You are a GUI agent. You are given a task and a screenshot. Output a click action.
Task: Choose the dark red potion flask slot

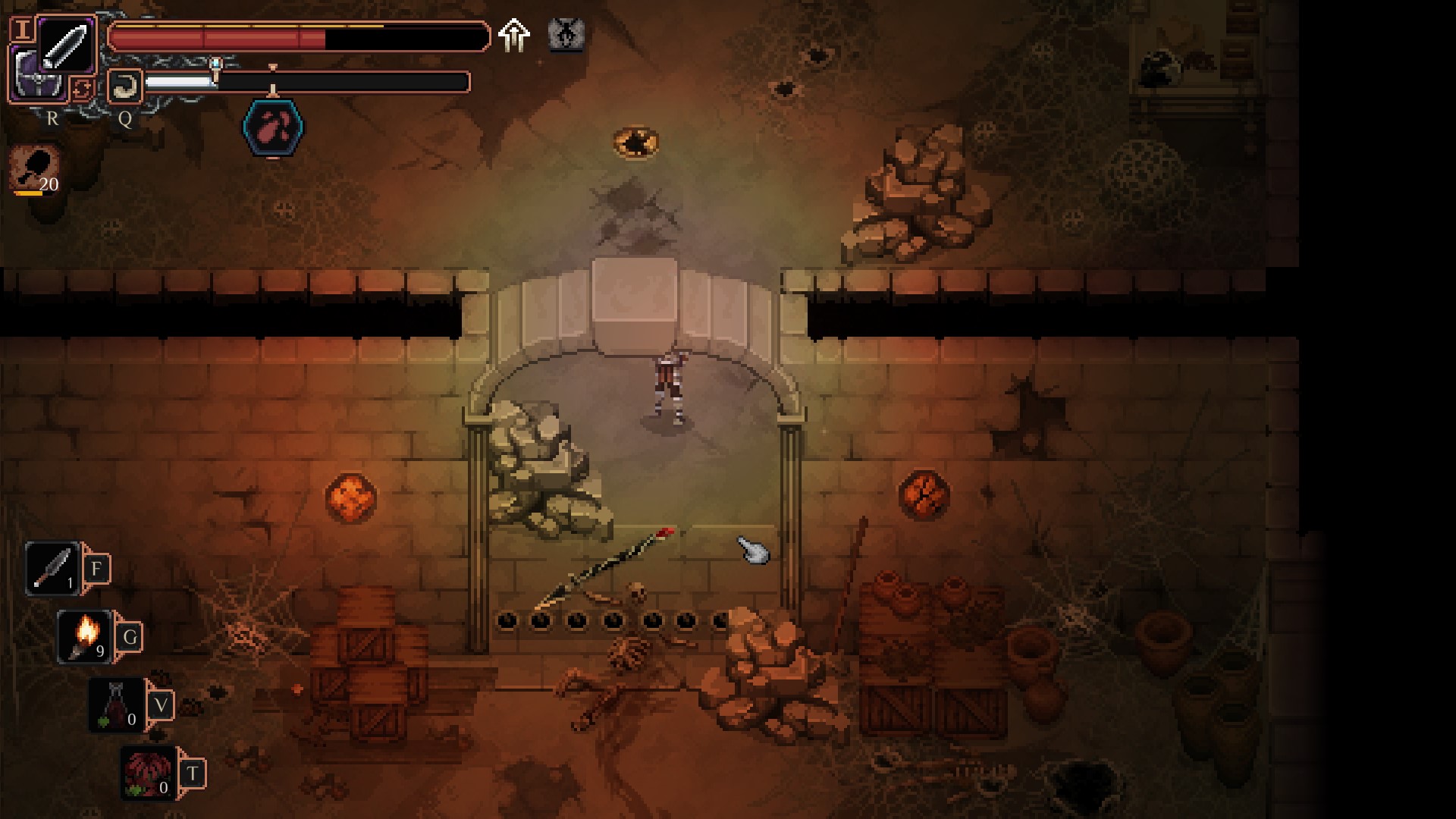(116, 704)
